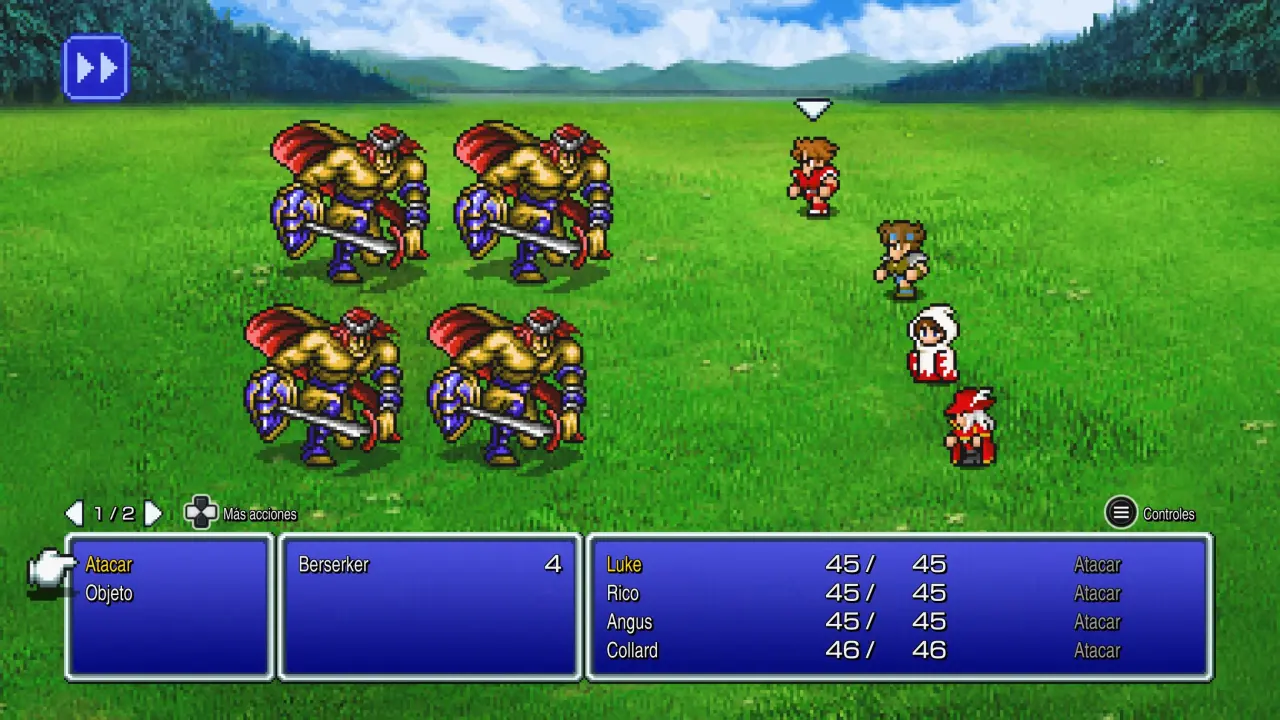
Task: Select Luke in the party list
Action: click(x=624, y=565)
